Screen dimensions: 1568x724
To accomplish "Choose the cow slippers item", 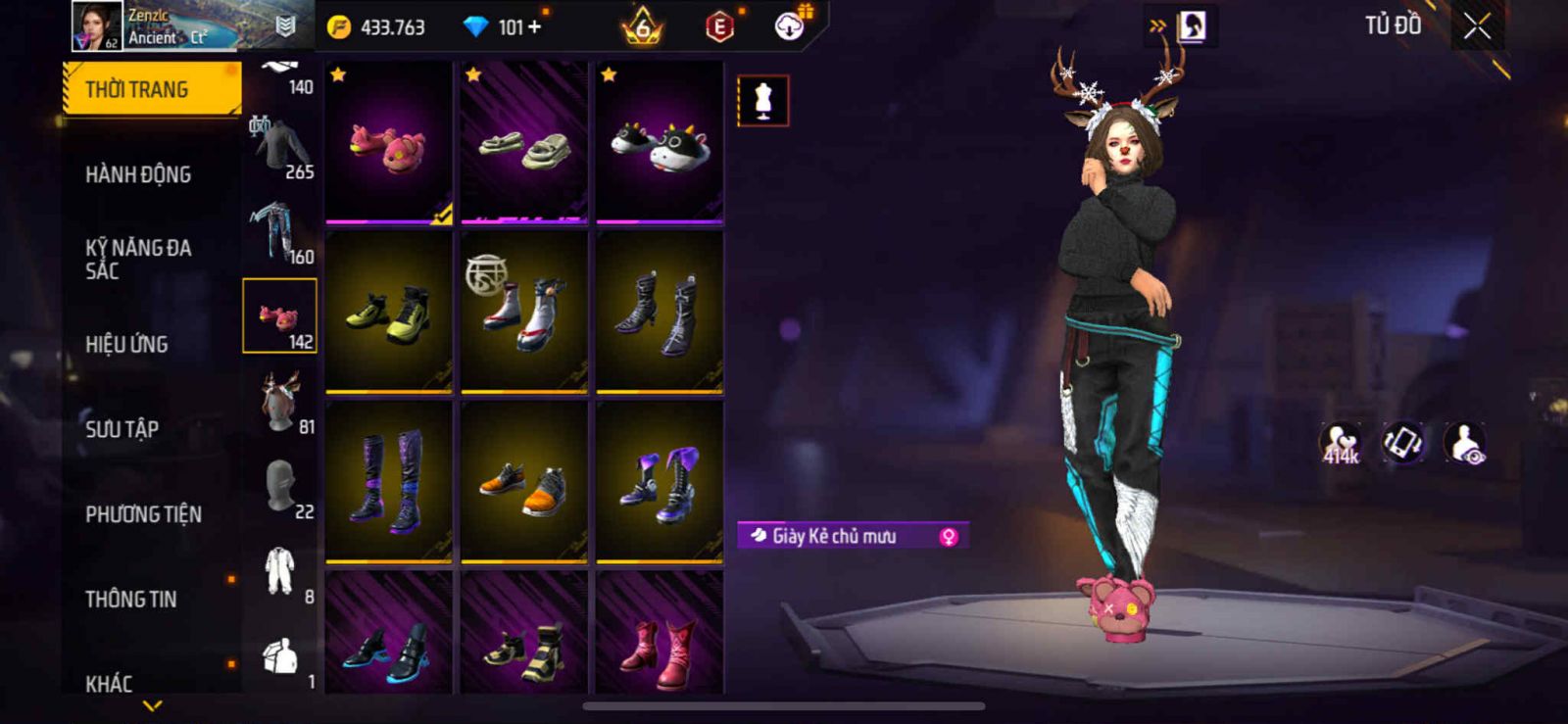I will tap(660, 143).
